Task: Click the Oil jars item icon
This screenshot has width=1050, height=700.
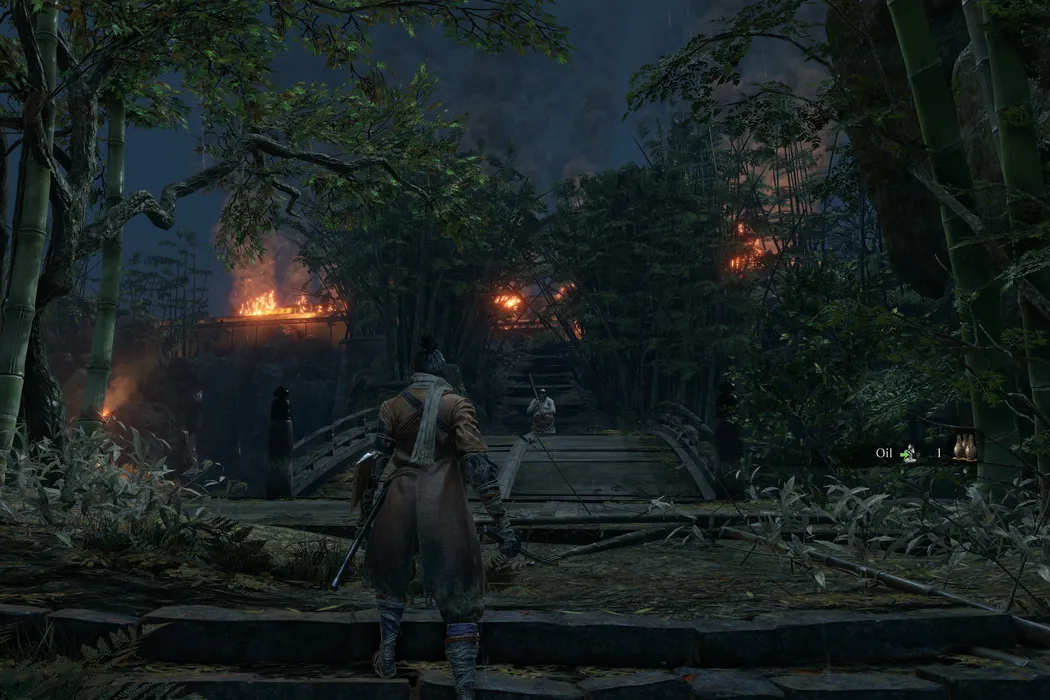Action: click(x=964, y=447)
